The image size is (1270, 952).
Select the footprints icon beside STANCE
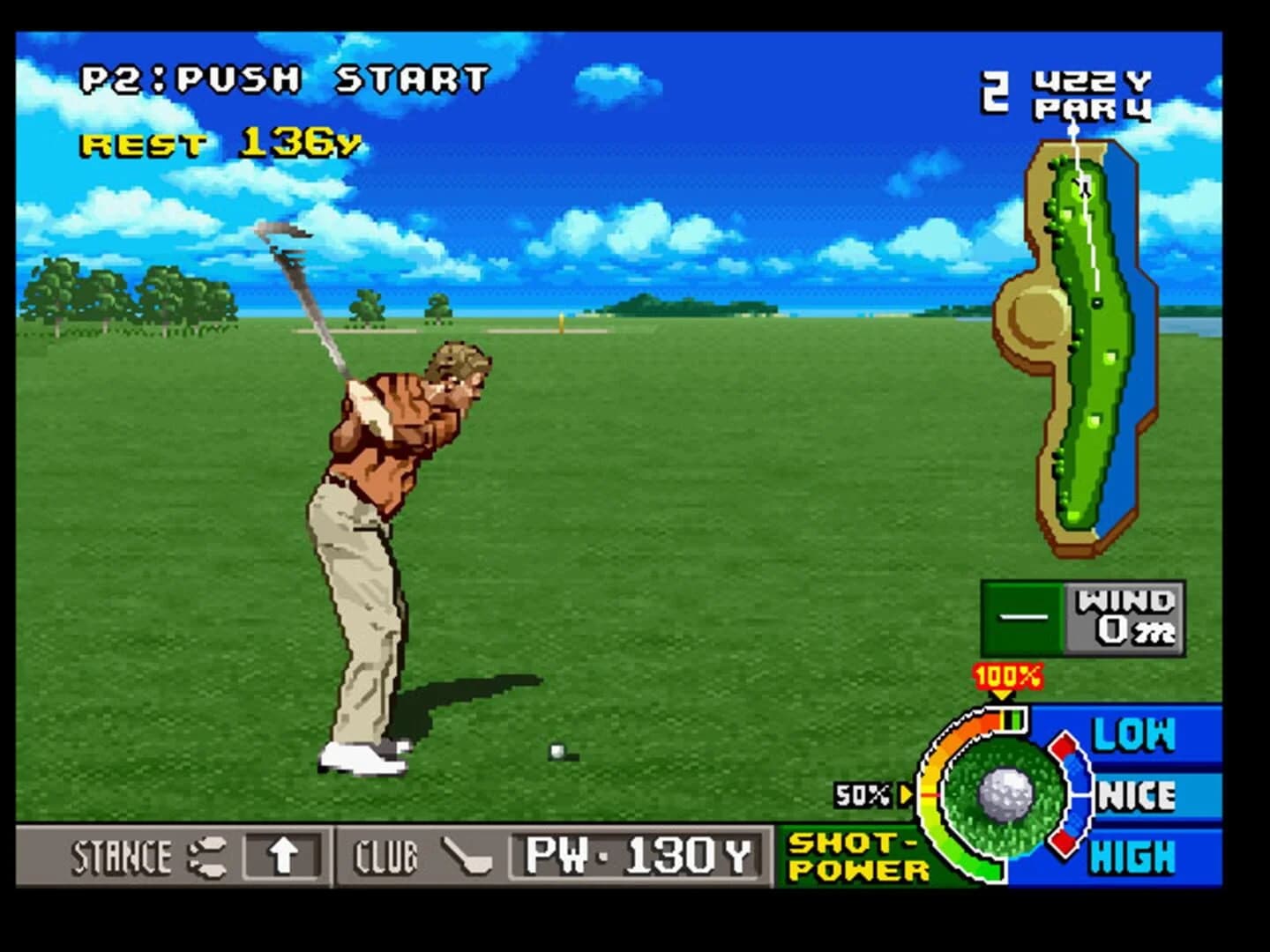pyautogui.click(x=205, y=855)
